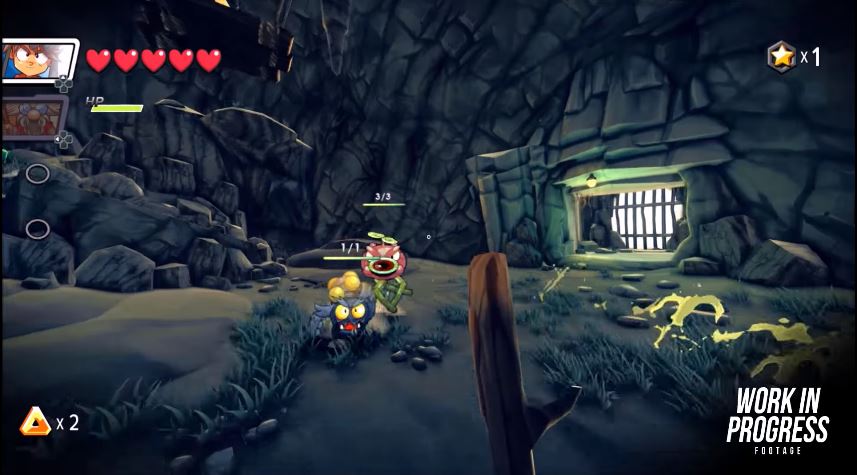Click the gold star collectible icon
Screen dimensions: 857x475
tap(780, 56)
